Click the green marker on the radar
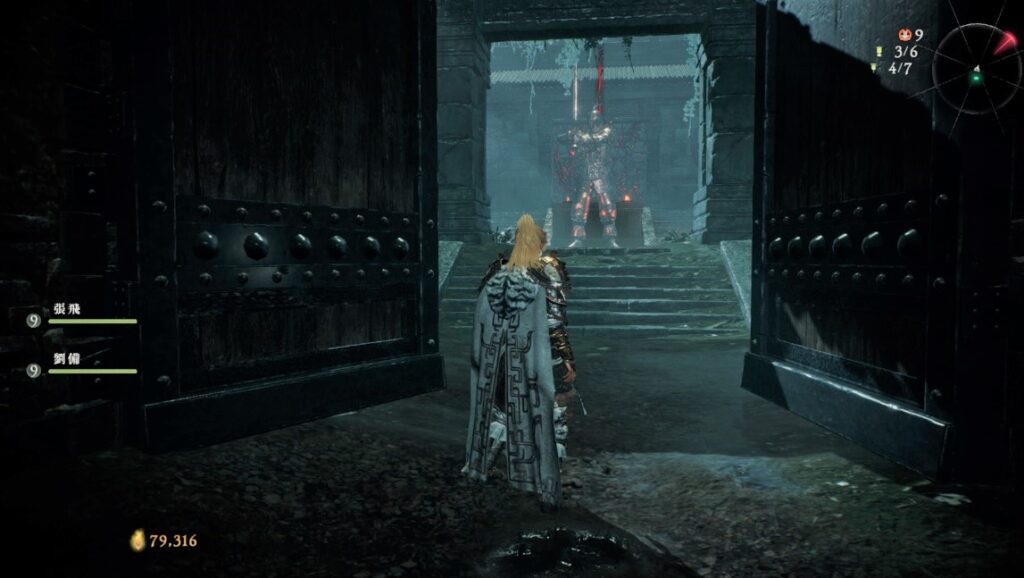 (978, 78)
